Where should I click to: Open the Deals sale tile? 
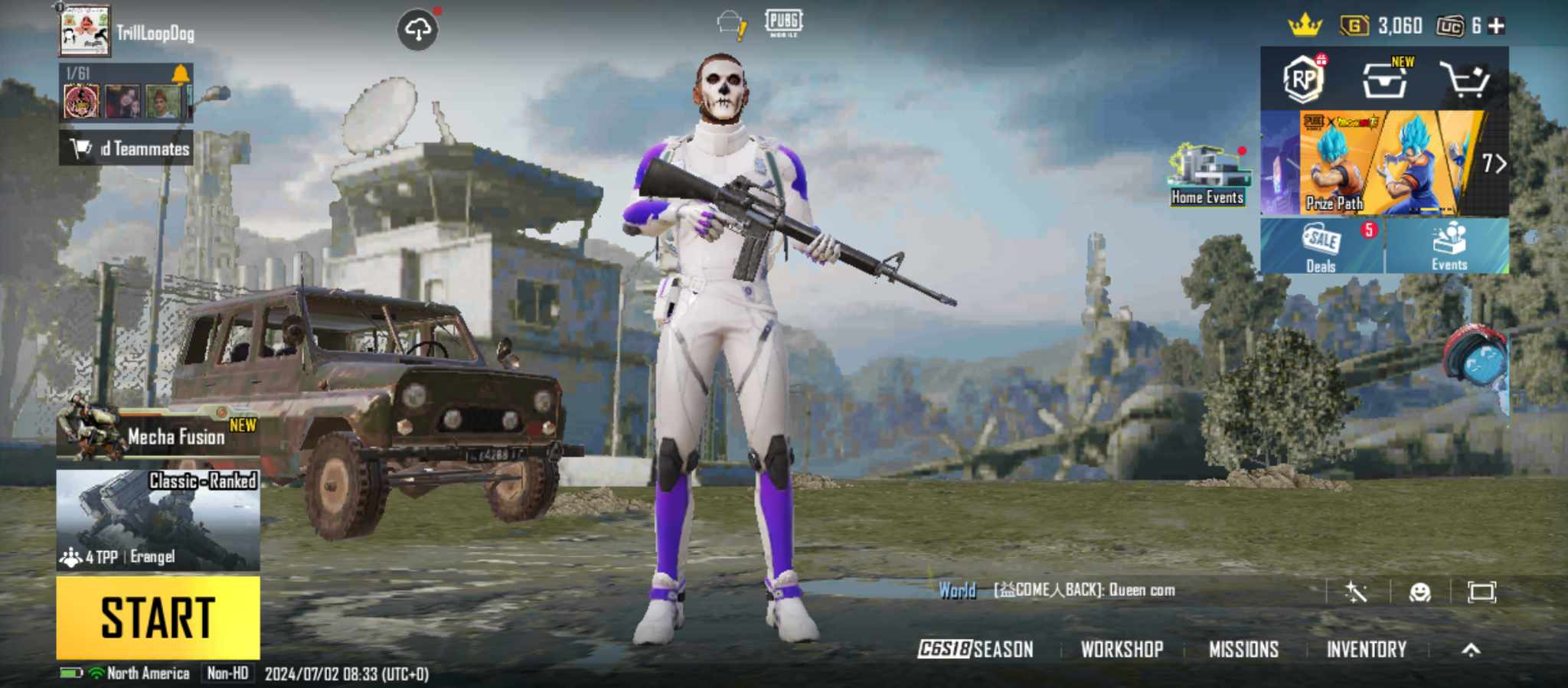click(x=1321, y=246)
